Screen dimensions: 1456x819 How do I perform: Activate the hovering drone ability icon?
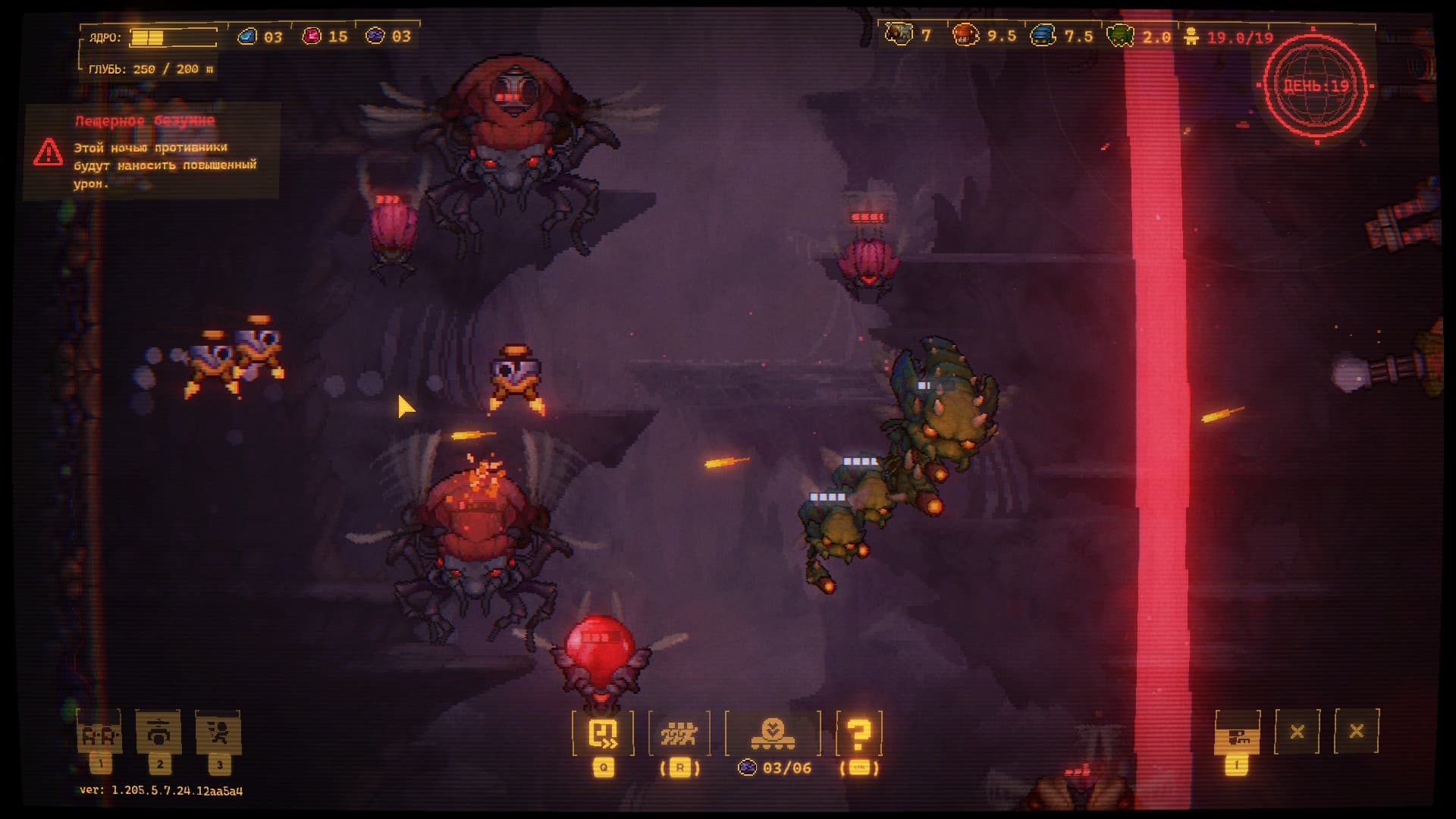pos(158,733)
